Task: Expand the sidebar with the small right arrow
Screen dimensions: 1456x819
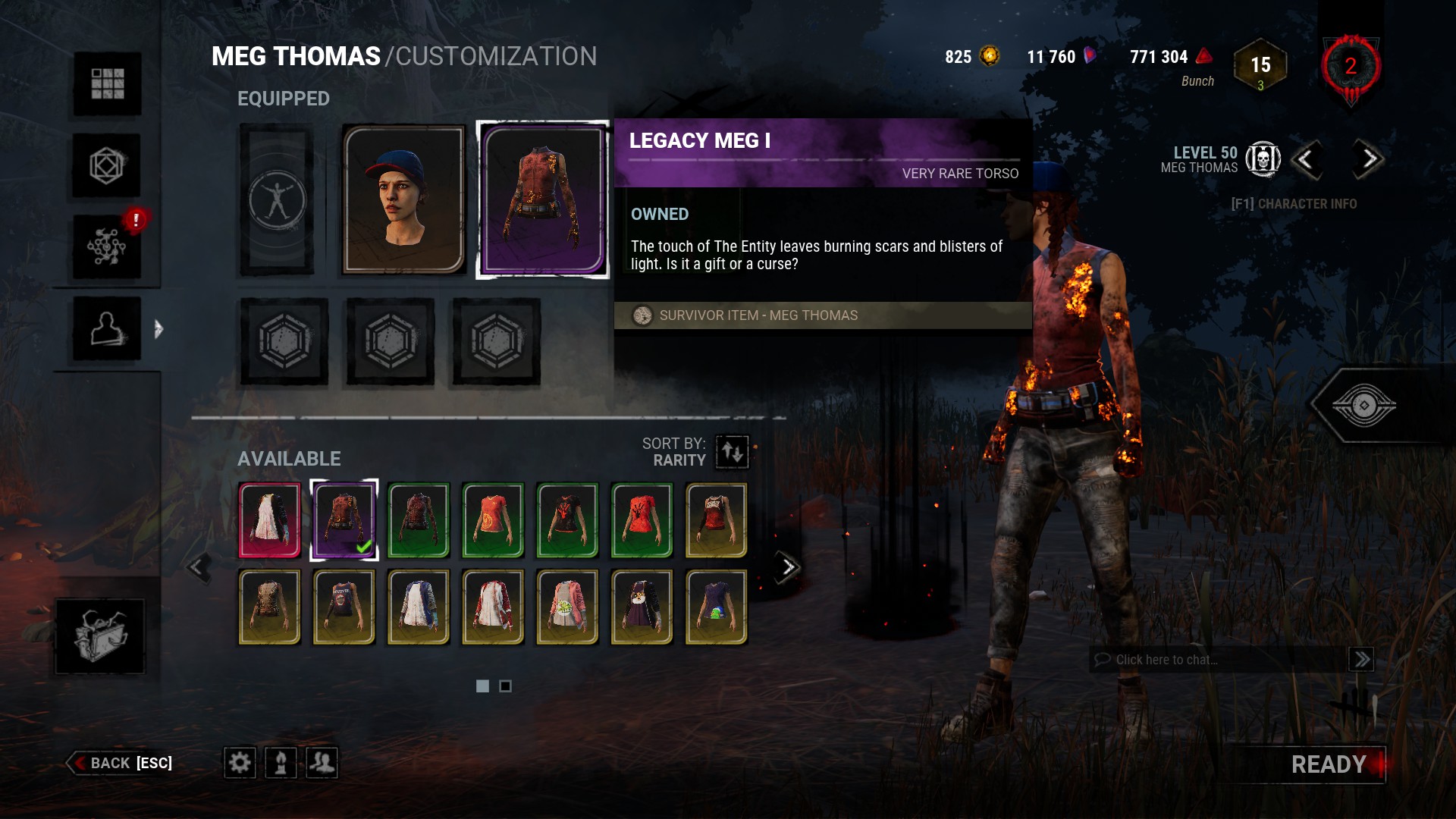Action: coord(158,329)
